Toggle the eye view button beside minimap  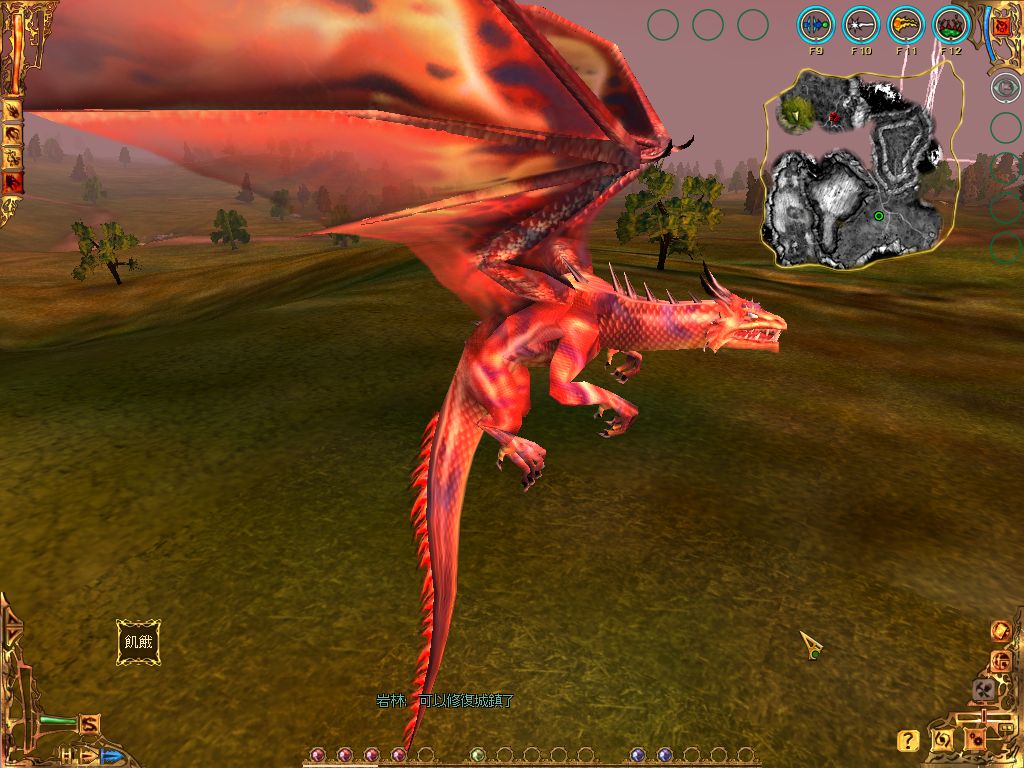(x=1004, y=87)
